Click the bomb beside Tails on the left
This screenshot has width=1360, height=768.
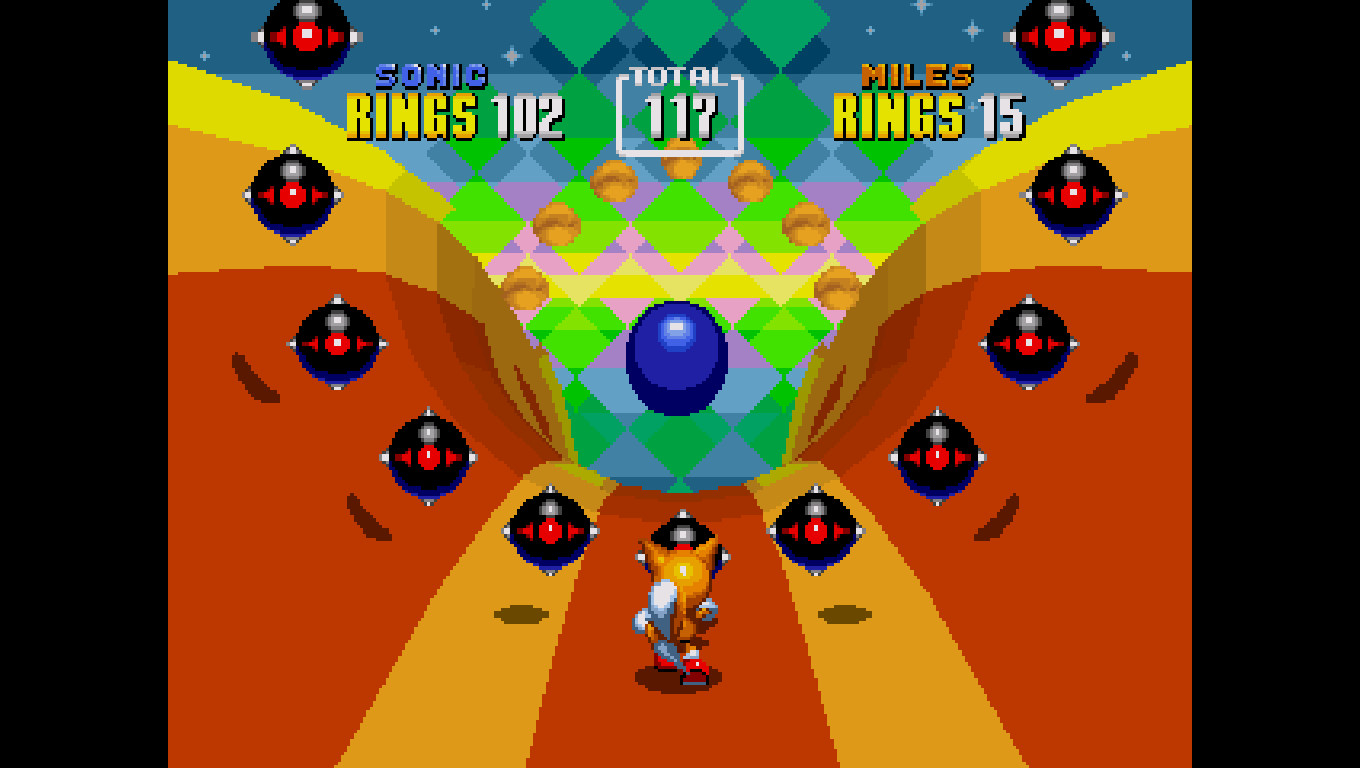coord(550,530)
